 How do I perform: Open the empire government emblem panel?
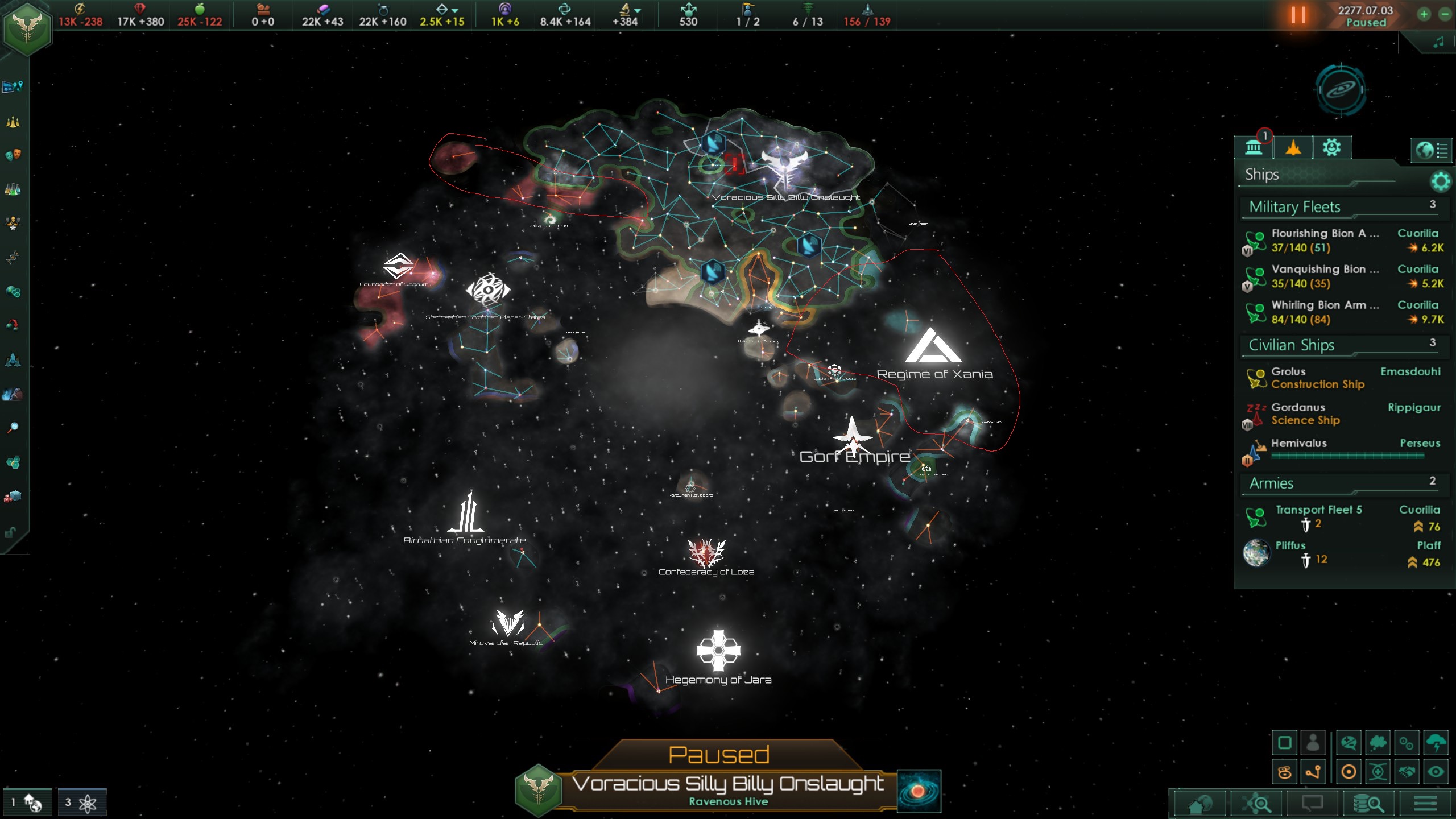(x=27, y=28)
